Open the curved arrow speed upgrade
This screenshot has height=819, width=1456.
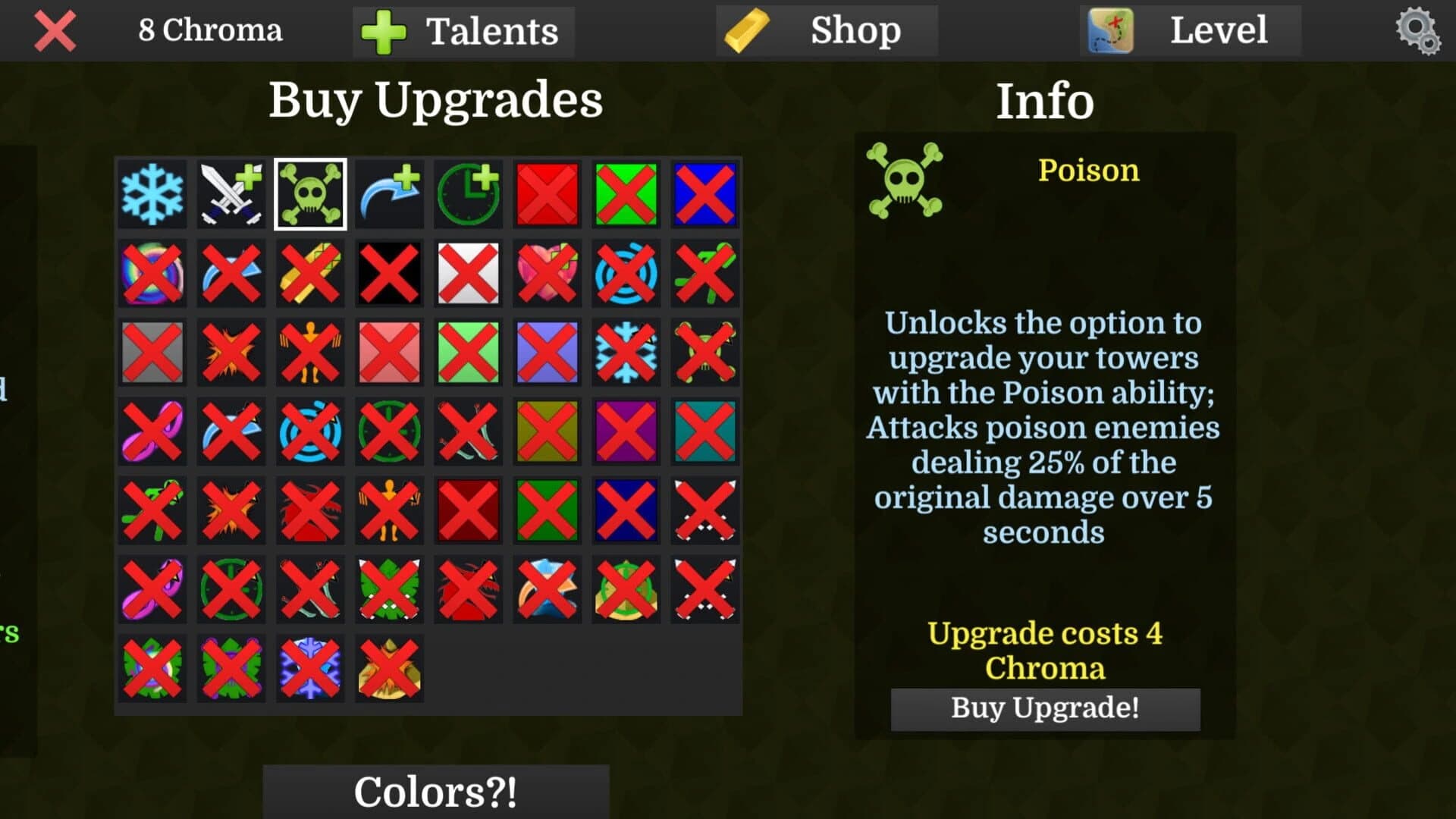point(389,195)
